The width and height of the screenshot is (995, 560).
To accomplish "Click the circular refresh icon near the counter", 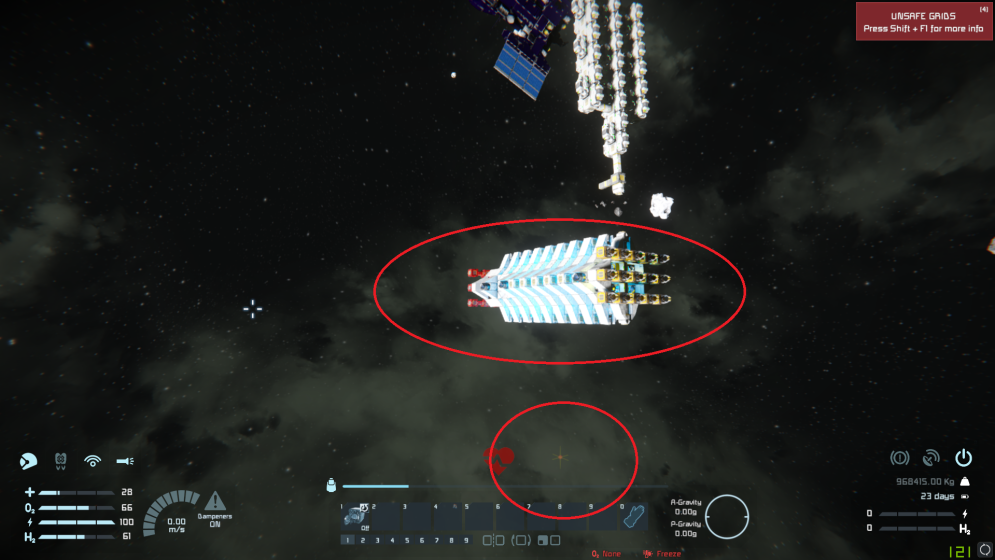I will click(x=983, y=549).
